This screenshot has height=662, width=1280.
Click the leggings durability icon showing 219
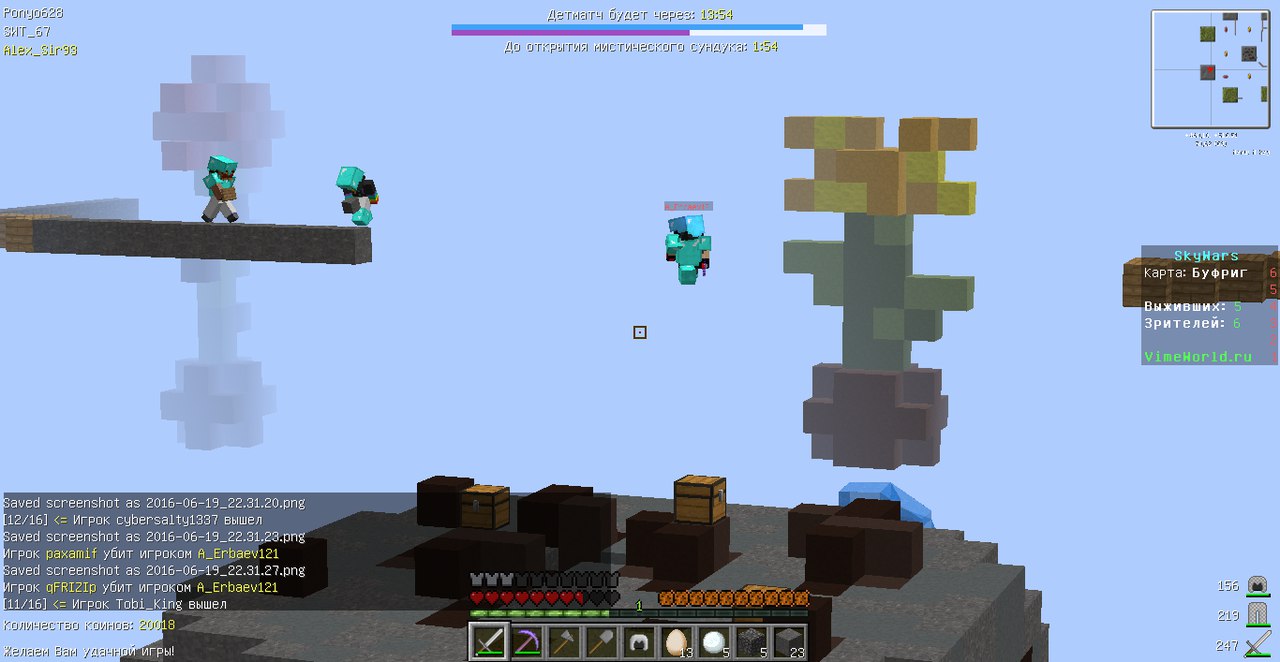pyautogui.click(x=1258, y=615)
